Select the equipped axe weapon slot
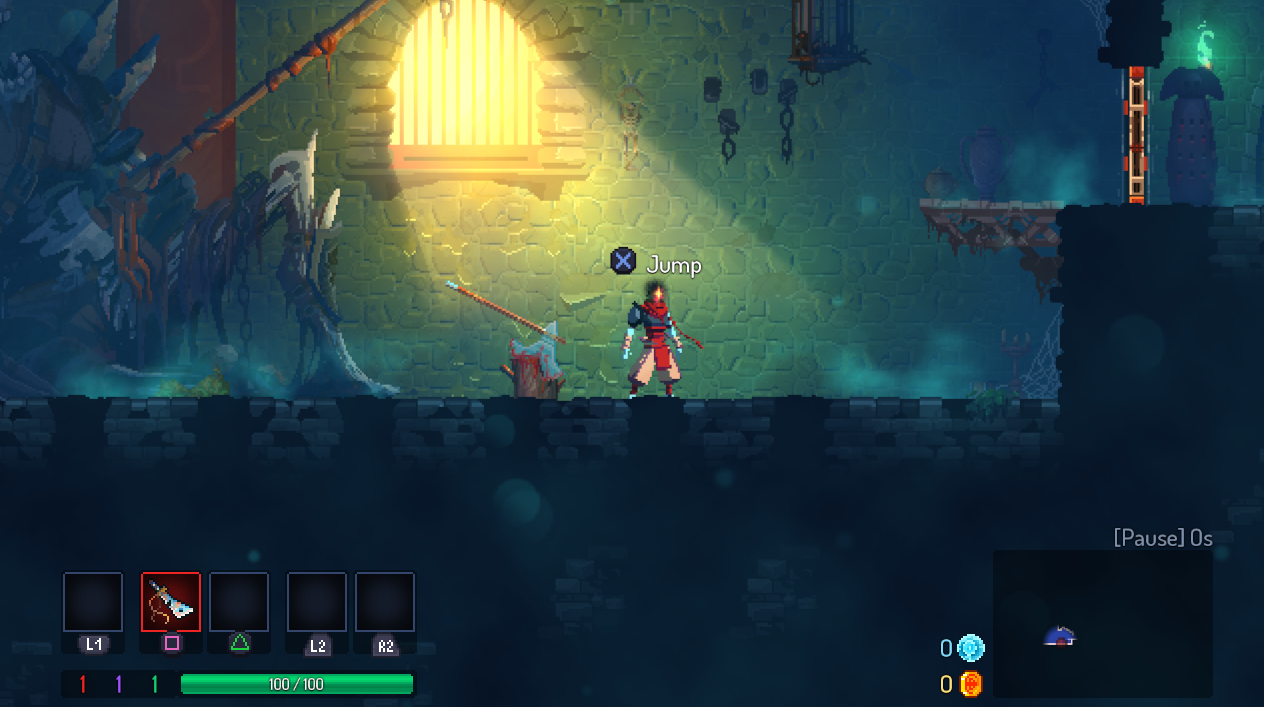This screenshot has width=1264, height=707. [171, 602]
